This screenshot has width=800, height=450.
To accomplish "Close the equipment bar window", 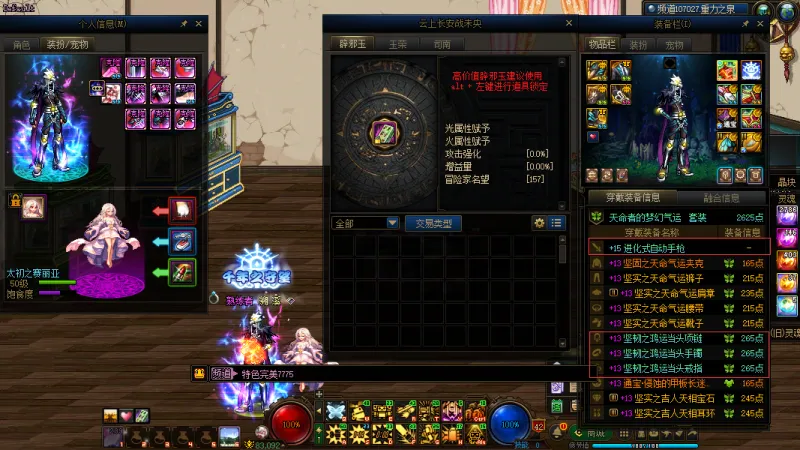I will [757, 24].
